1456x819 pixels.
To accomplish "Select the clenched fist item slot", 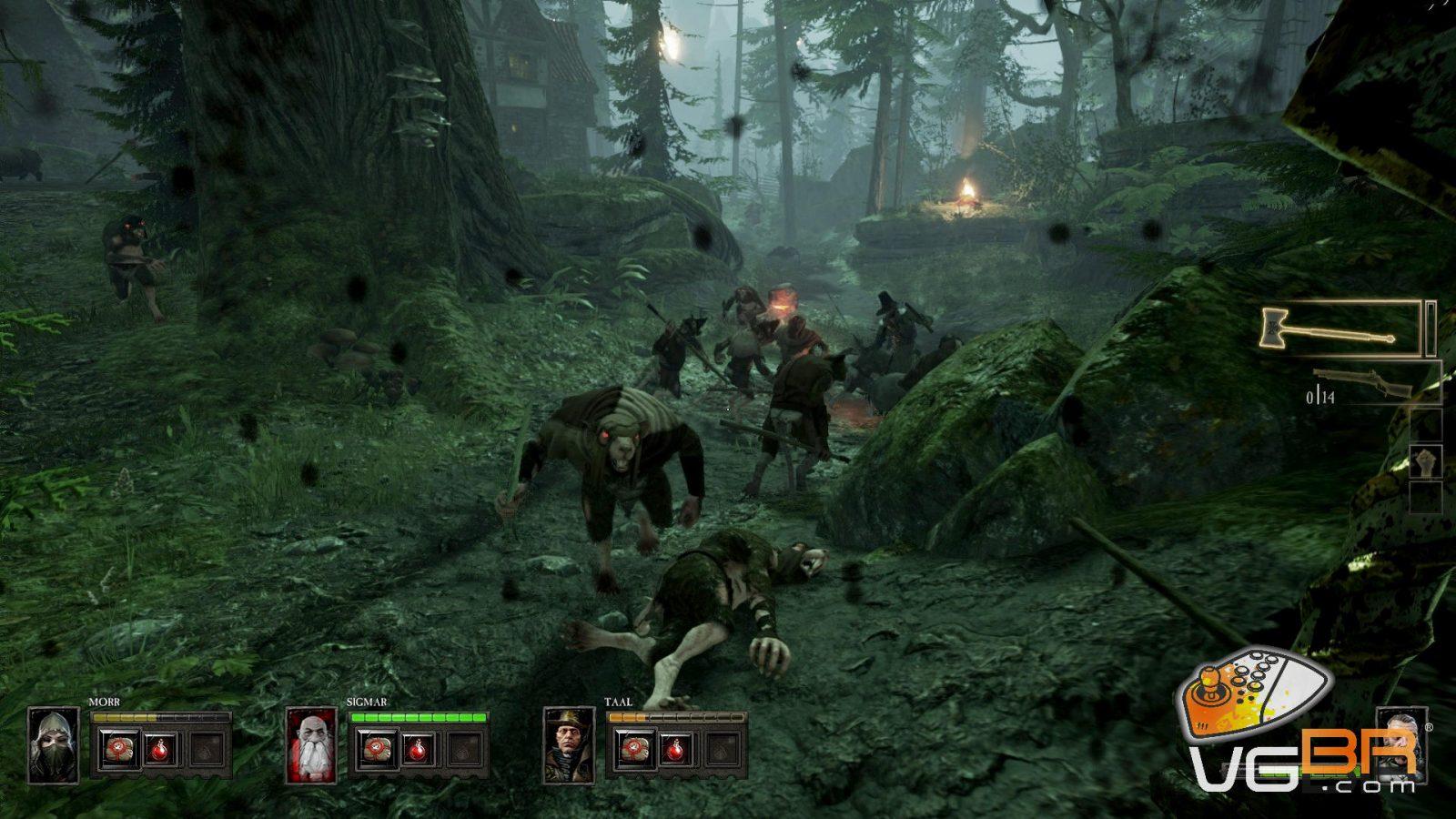I will [x=1425, y=461].
